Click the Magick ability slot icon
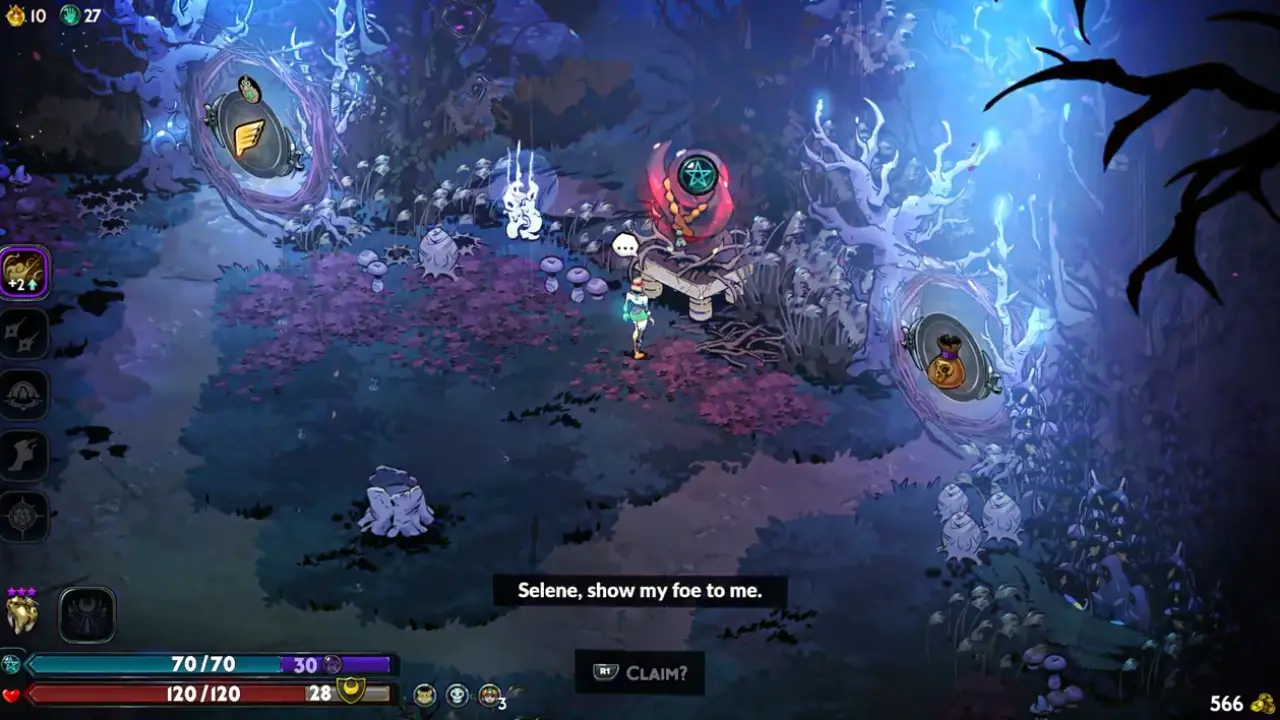Viewport: 1280px width, 720px height. [x=22, y=515]
